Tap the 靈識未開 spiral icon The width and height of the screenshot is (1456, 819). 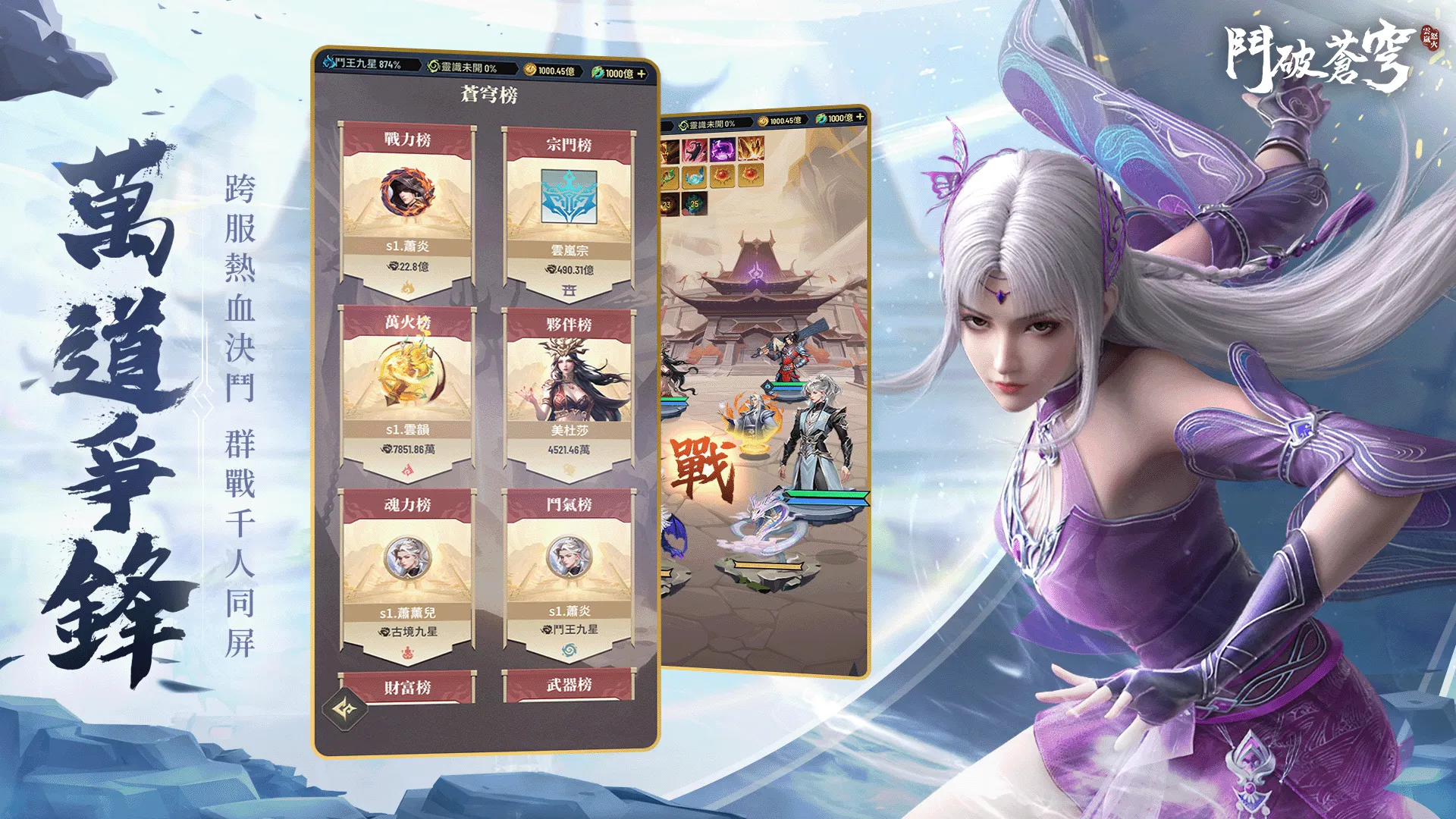coord(434,65)
